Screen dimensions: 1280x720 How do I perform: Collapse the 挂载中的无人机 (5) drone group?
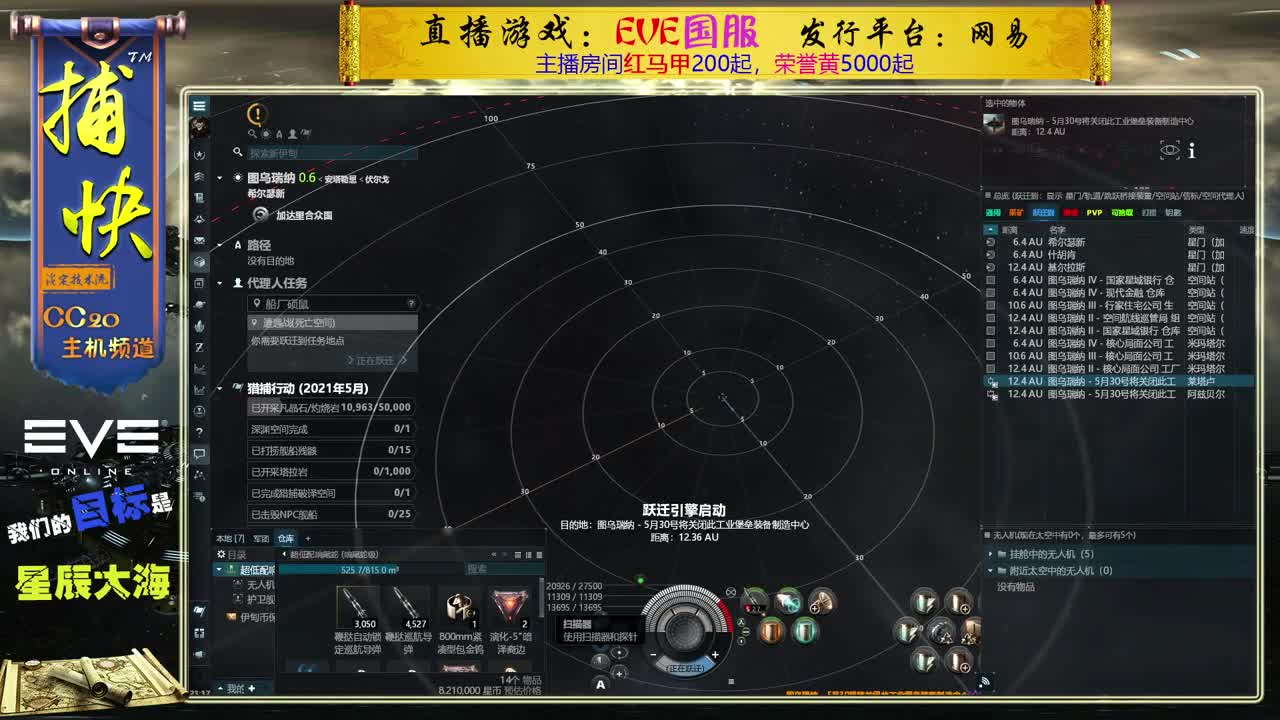point(993,554)
